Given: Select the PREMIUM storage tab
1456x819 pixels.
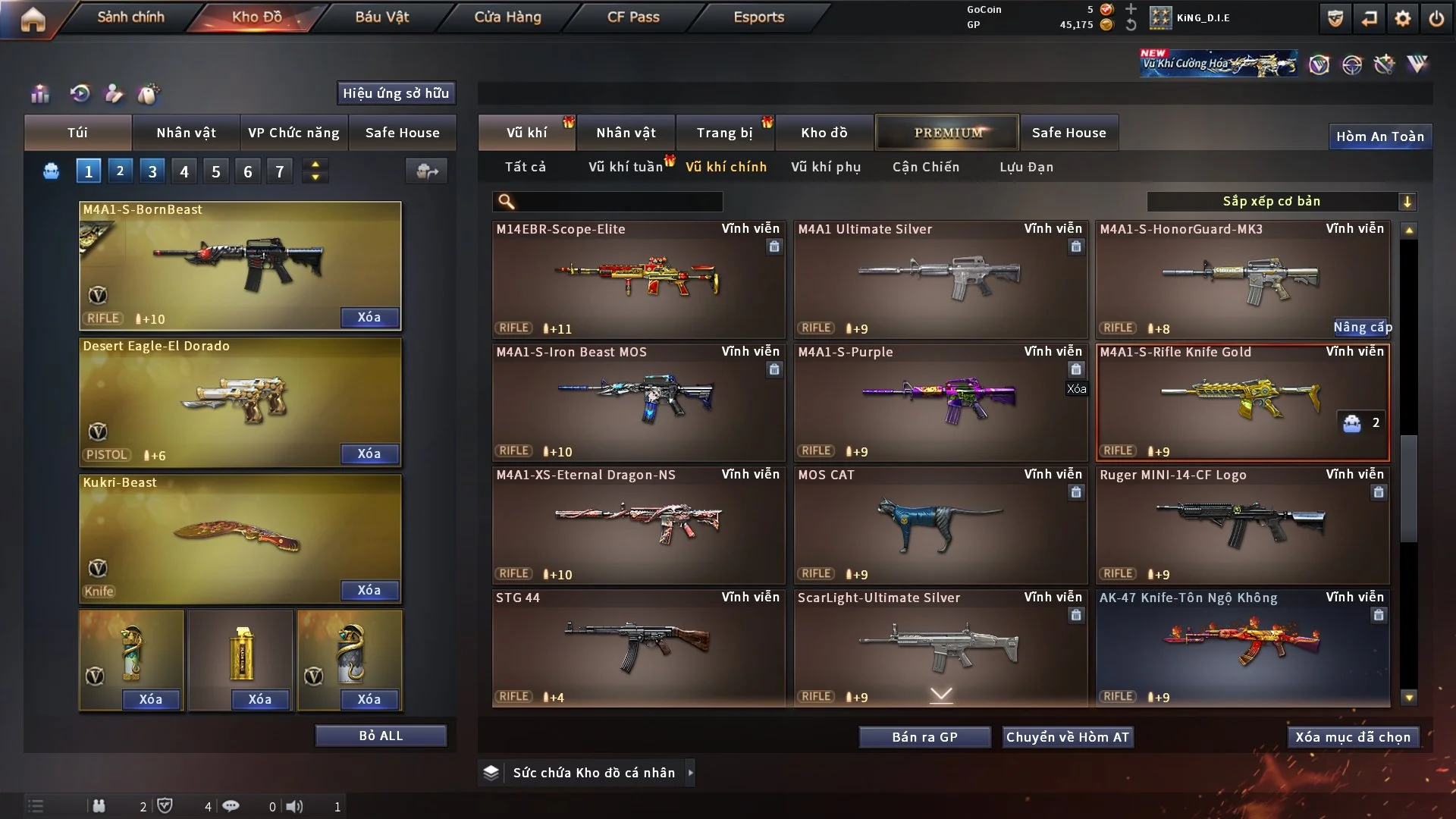Looking at the screenshot, I should click(x=947, y=133).
